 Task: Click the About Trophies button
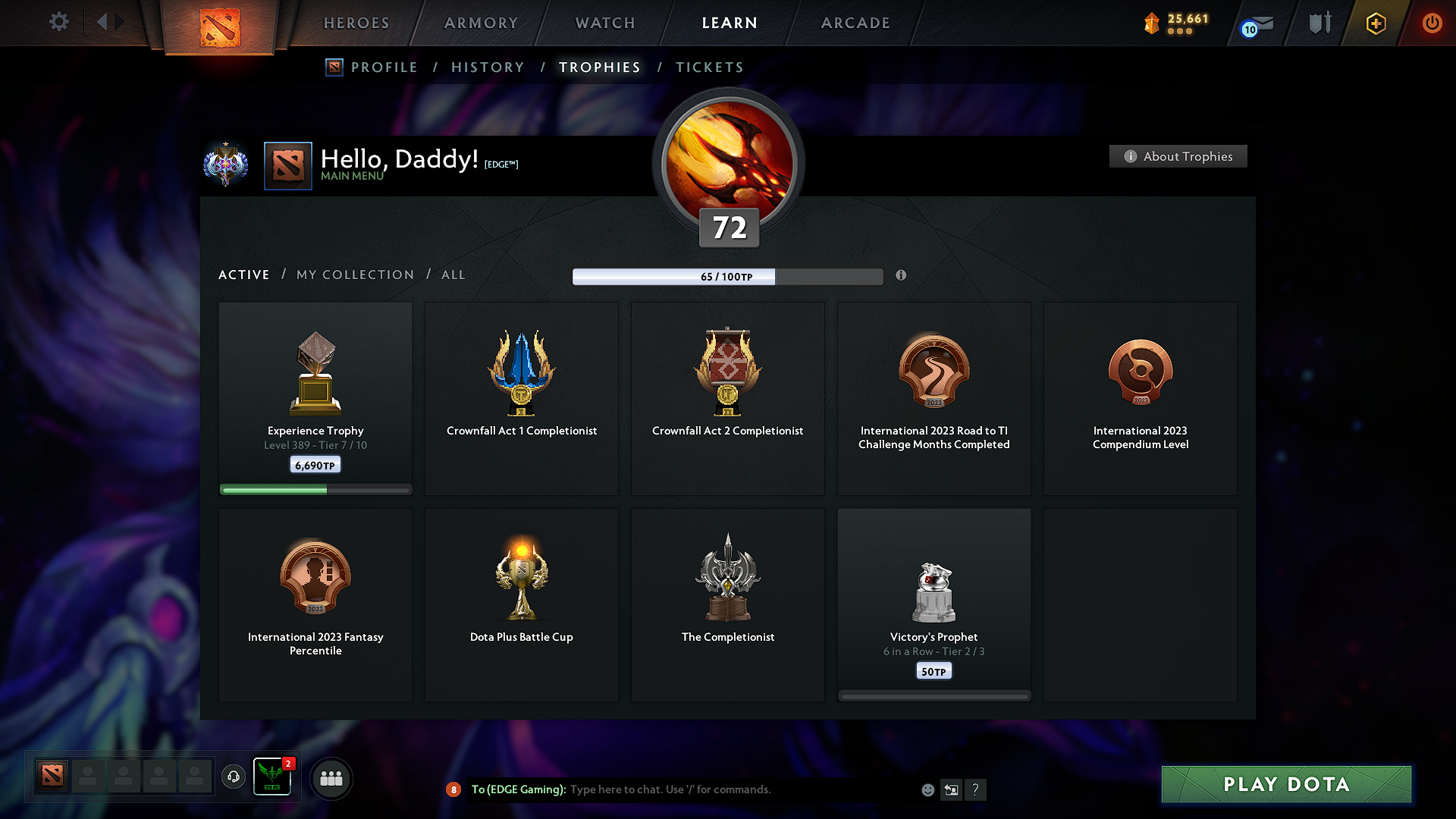(x=1178, y=156)
